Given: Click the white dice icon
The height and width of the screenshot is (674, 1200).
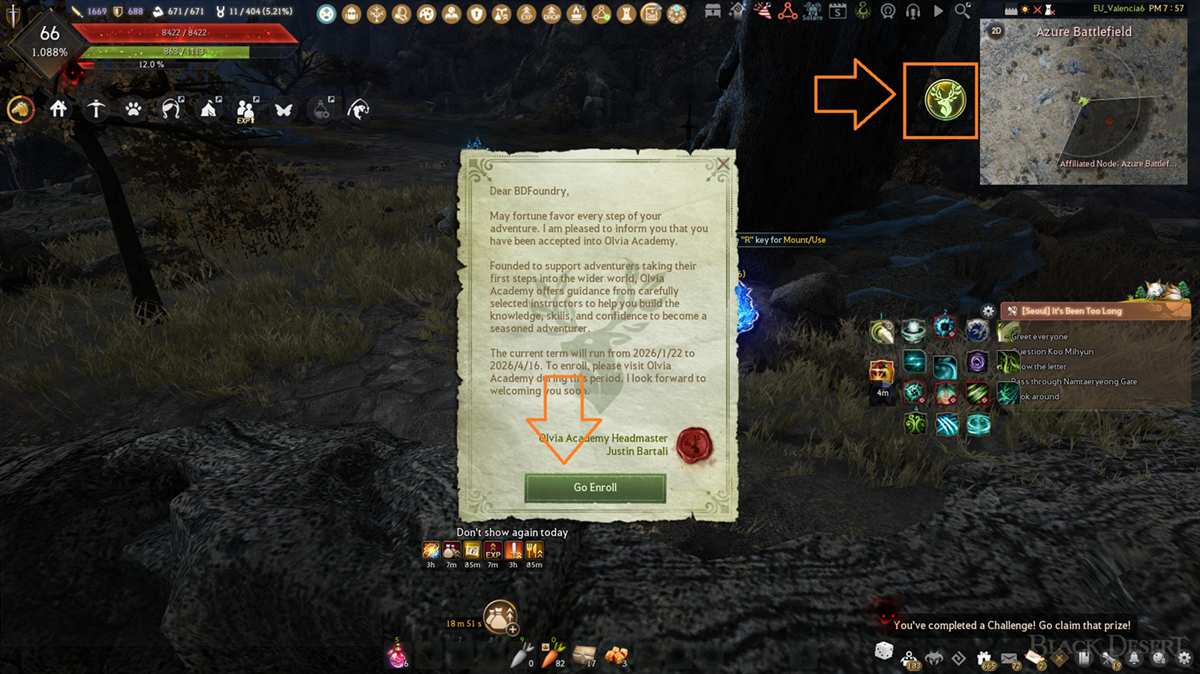Looking at the screenshot, I should (x=884, y=651).
